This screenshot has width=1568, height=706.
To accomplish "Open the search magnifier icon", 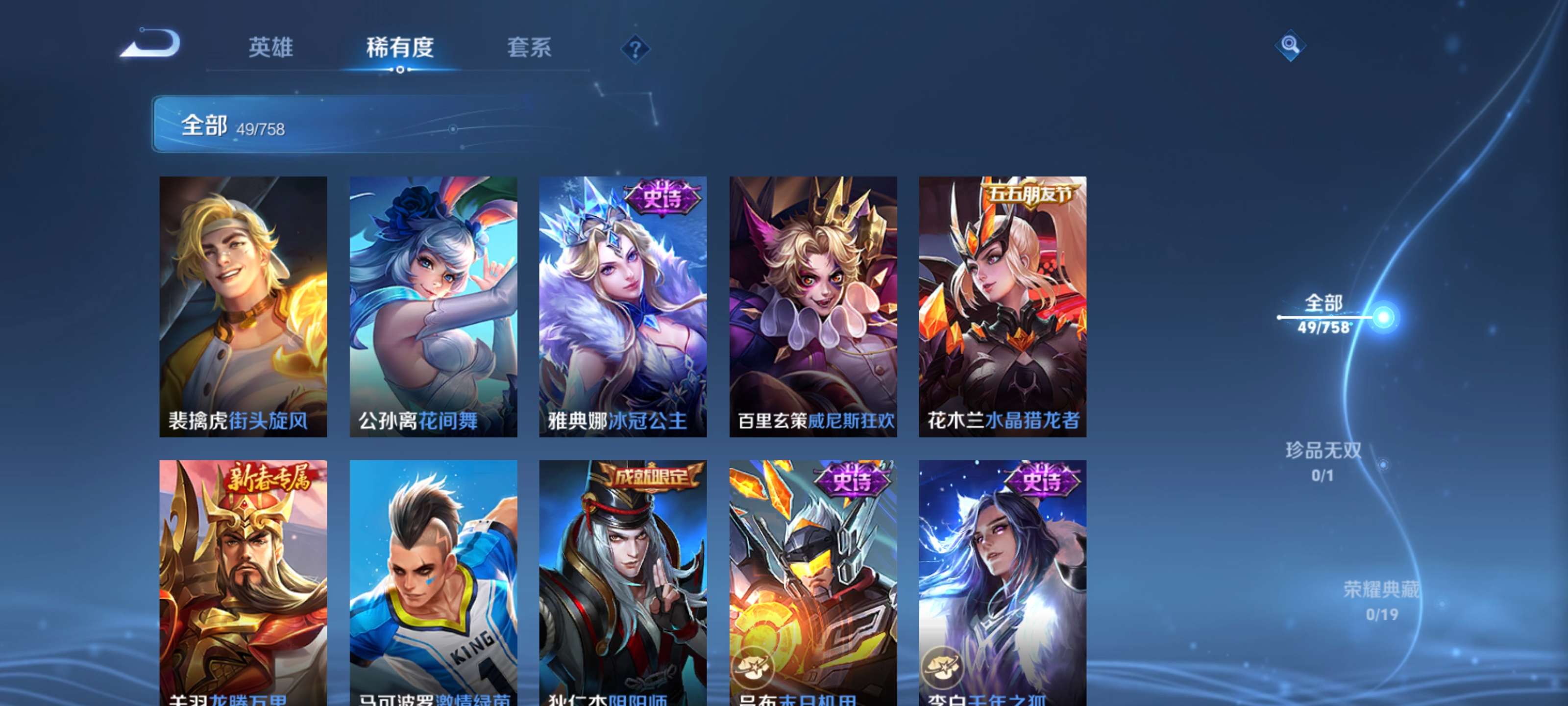I will point(1291,46).
